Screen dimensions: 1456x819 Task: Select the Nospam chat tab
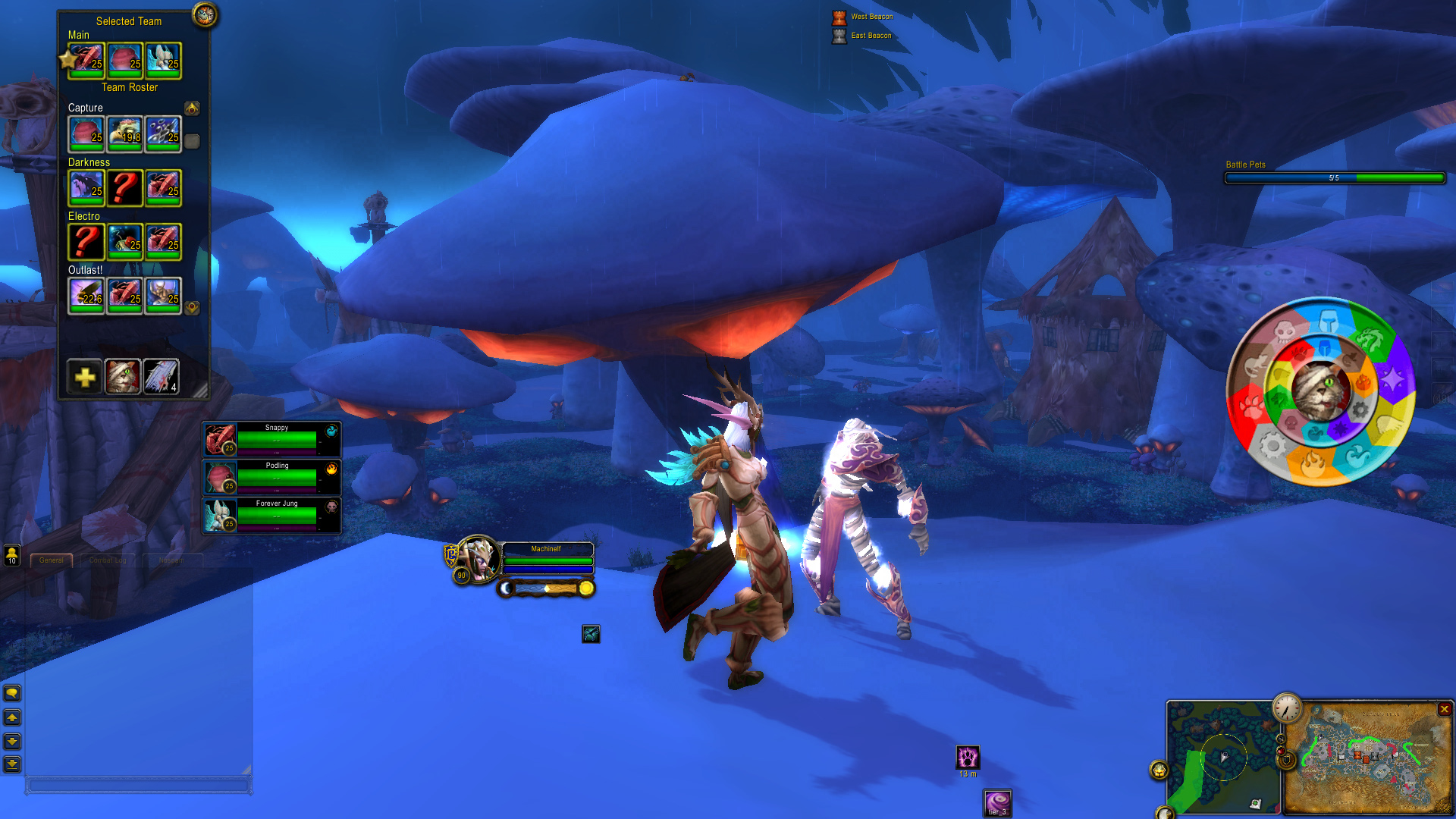click(171, 560)
